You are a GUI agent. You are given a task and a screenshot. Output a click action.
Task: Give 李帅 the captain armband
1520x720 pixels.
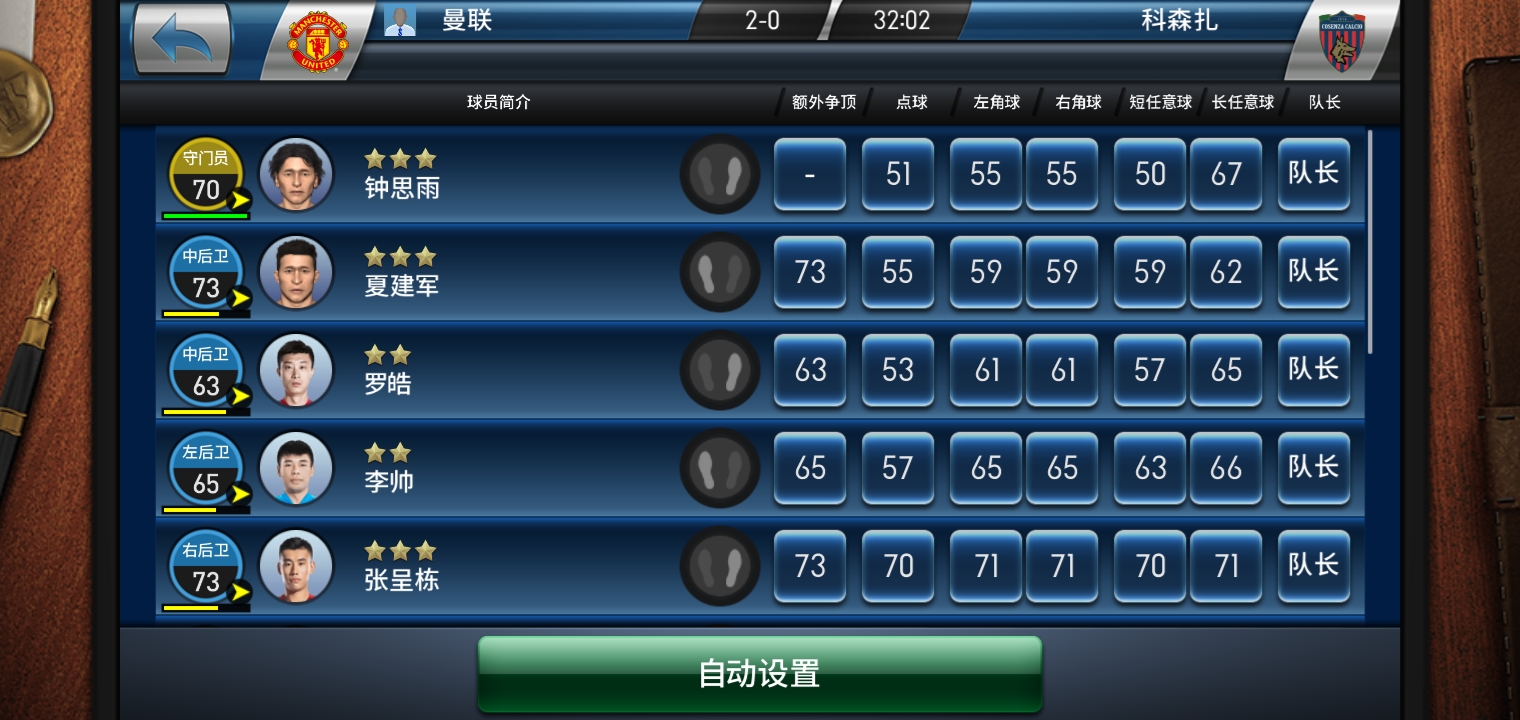click(1313, 468)
